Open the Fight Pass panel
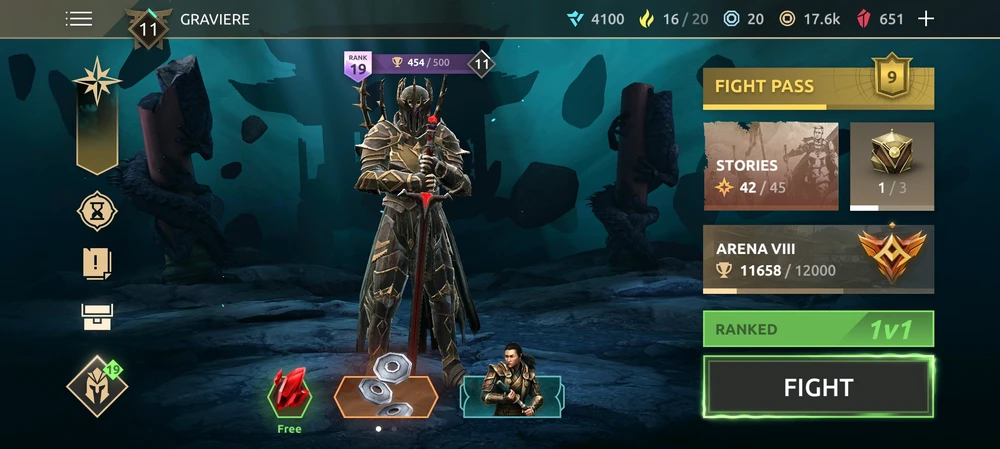 click(818, 88)
